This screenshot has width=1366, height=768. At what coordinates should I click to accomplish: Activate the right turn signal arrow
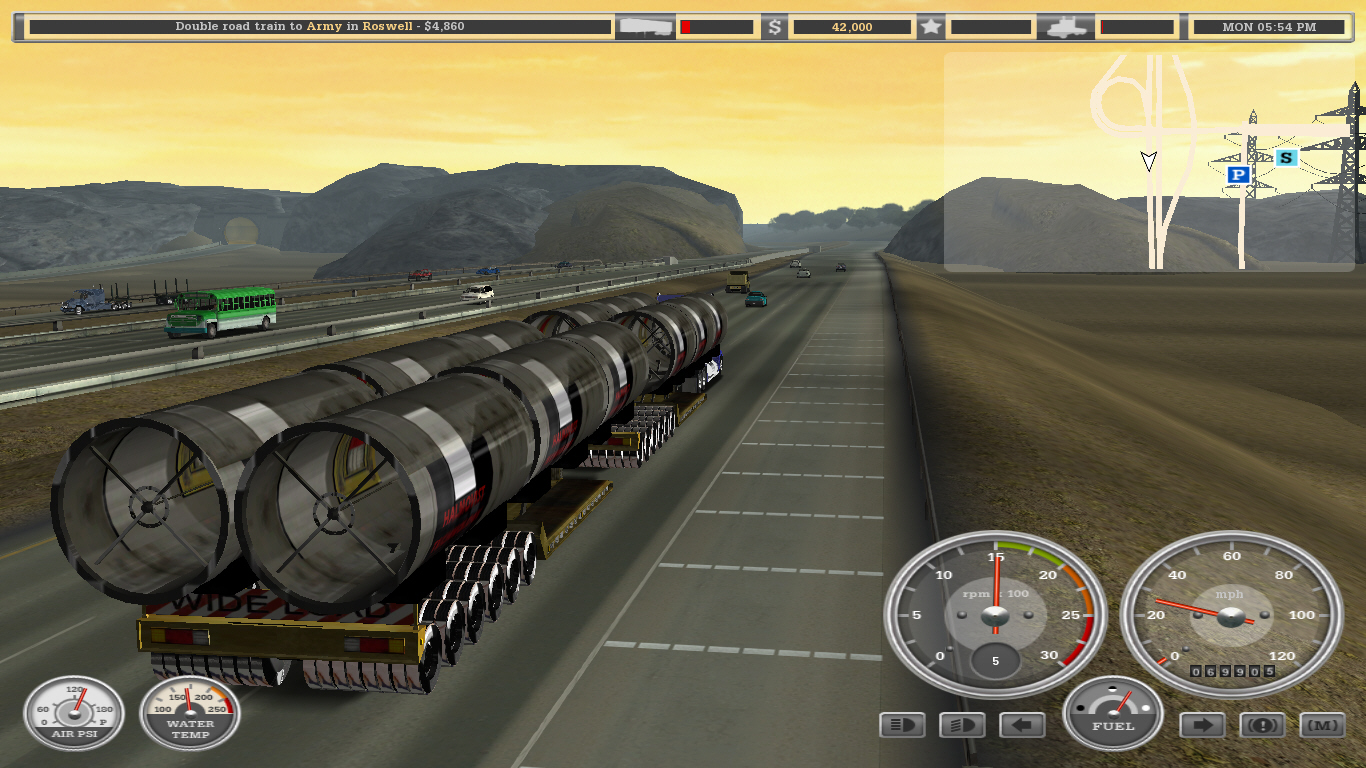1202,725
